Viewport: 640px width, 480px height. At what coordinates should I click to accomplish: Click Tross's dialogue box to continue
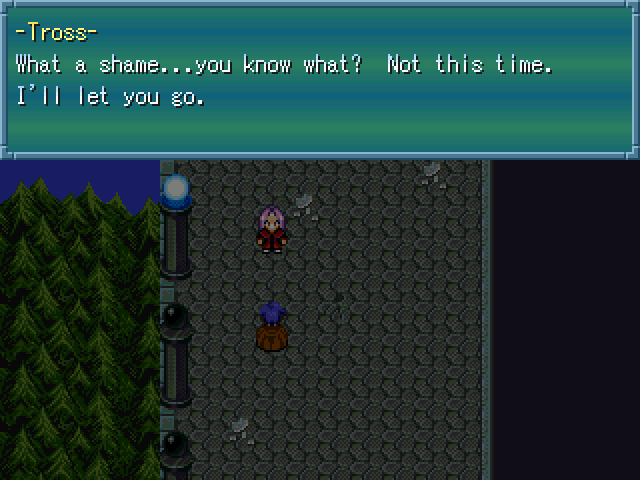320,78
